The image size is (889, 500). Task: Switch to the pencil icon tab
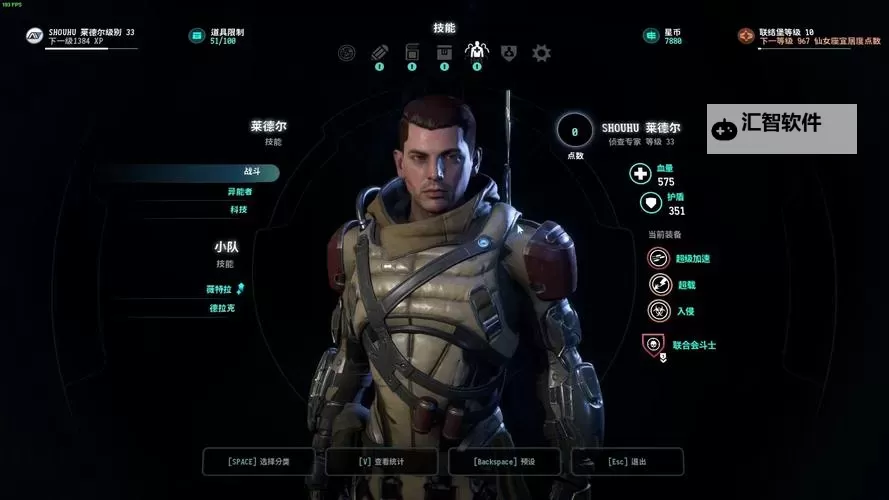click(380, 52)
